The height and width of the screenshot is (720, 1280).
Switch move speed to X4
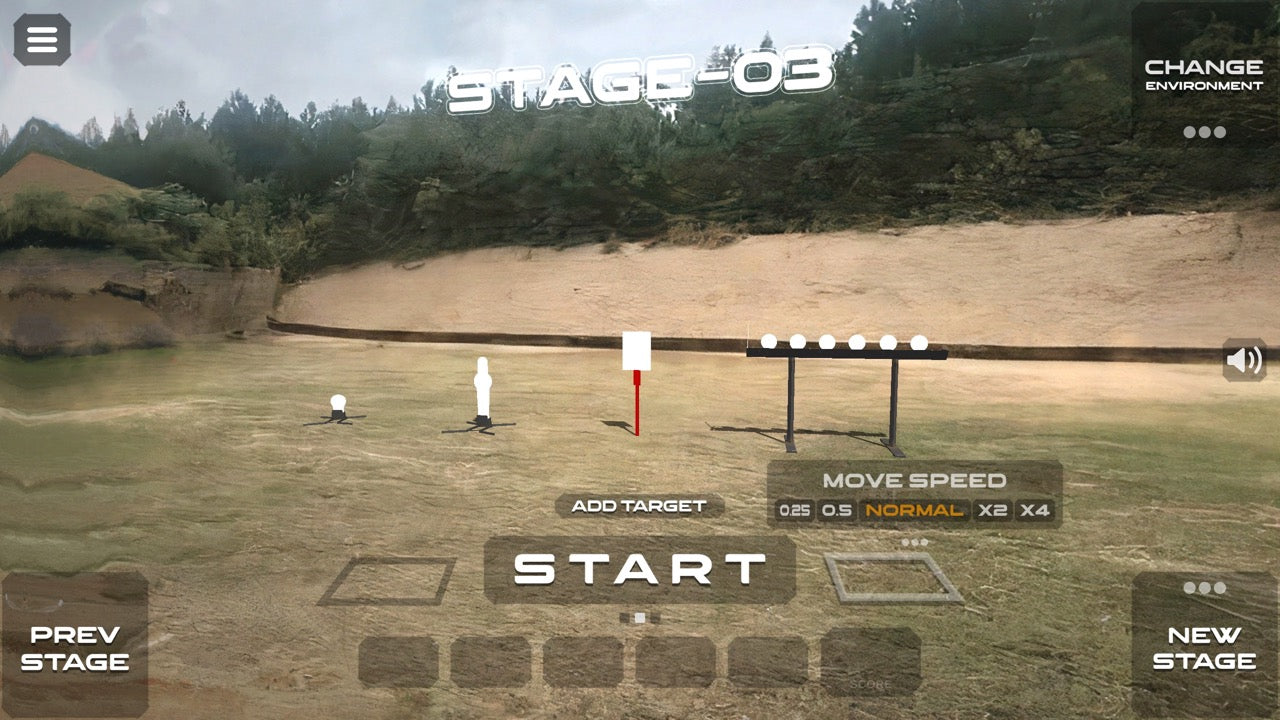point(1035,511)
